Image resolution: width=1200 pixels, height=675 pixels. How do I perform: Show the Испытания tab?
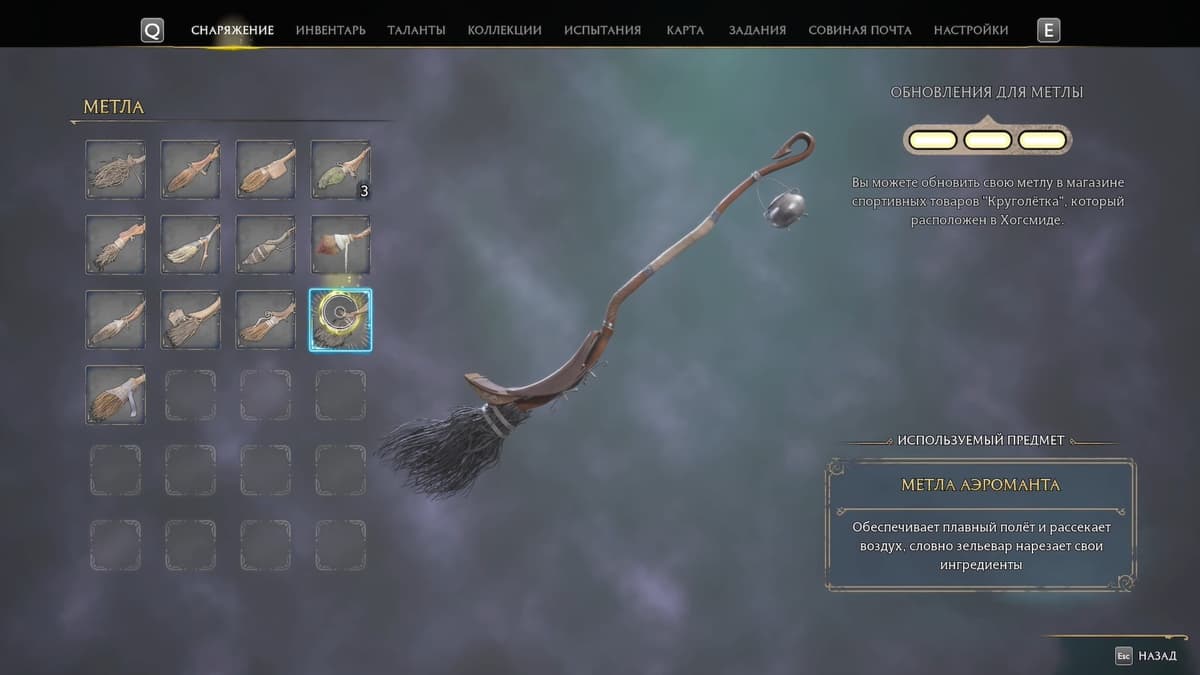(602, 30)
